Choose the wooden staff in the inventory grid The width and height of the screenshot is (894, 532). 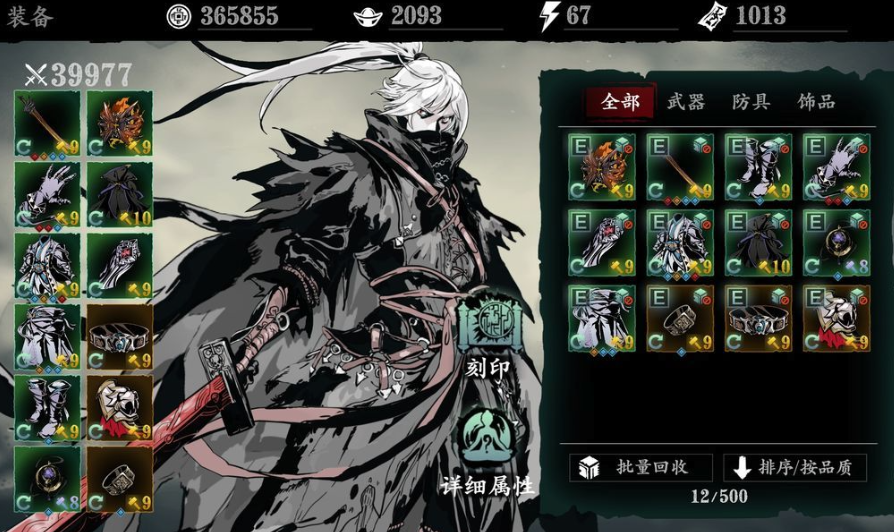click(x=680, y=167)
